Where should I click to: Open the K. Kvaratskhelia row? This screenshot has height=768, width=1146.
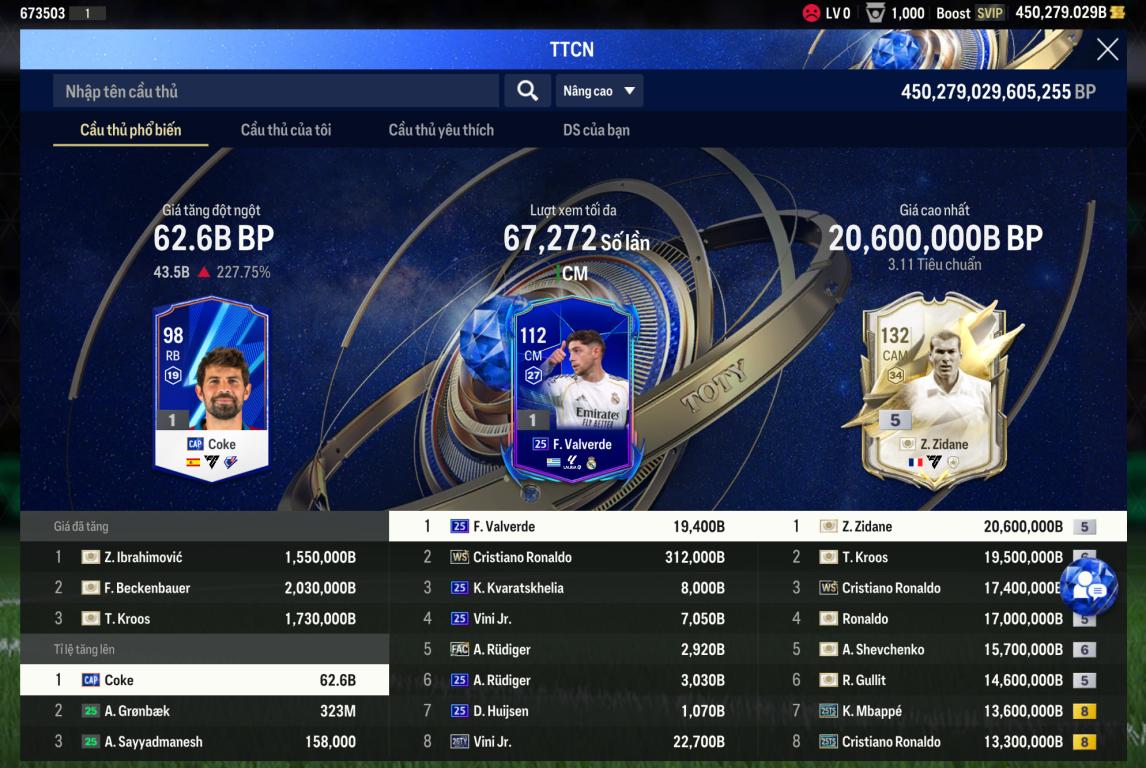click(x=573, y=588)
